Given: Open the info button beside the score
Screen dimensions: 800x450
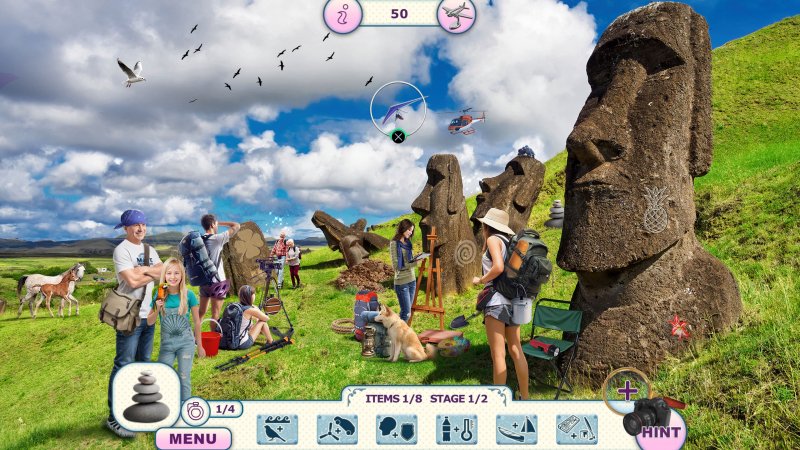Looking at the screenshot, I should pos(341,15).
